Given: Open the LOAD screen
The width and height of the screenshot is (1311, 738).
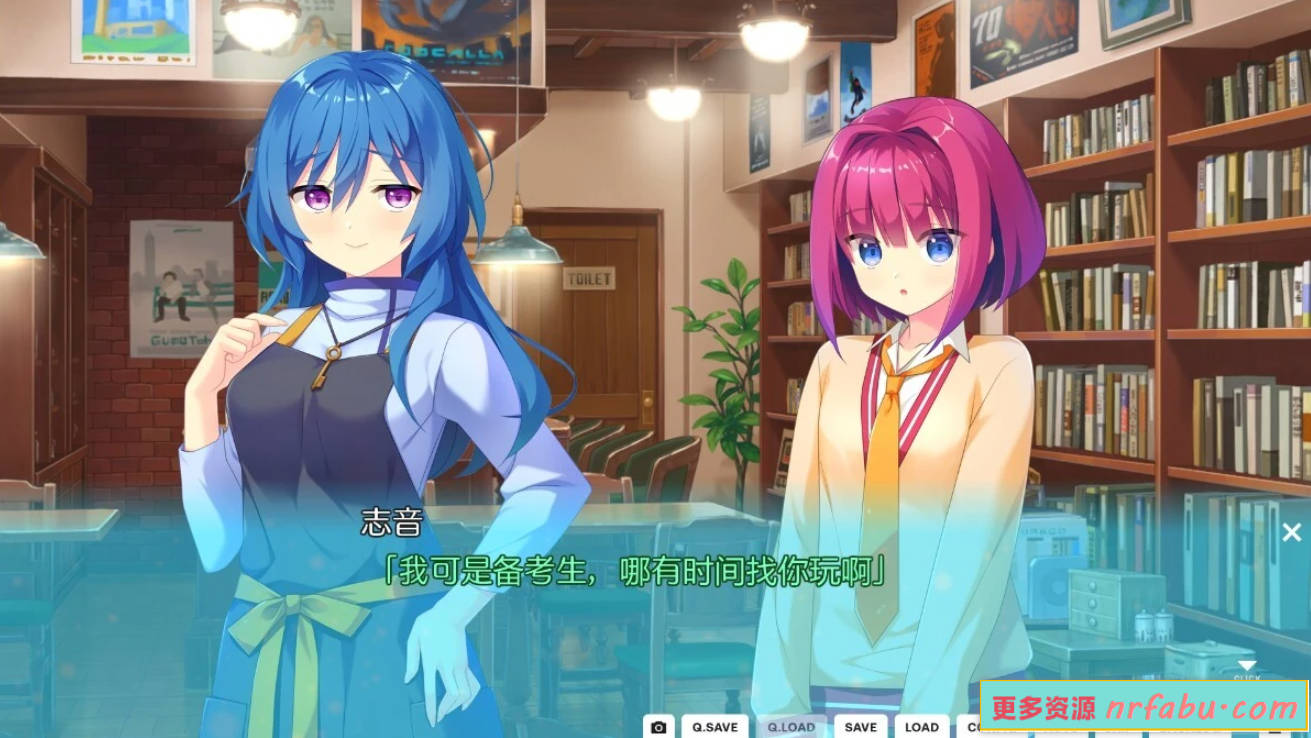Looking at the screenshot, I should point(922,727).
